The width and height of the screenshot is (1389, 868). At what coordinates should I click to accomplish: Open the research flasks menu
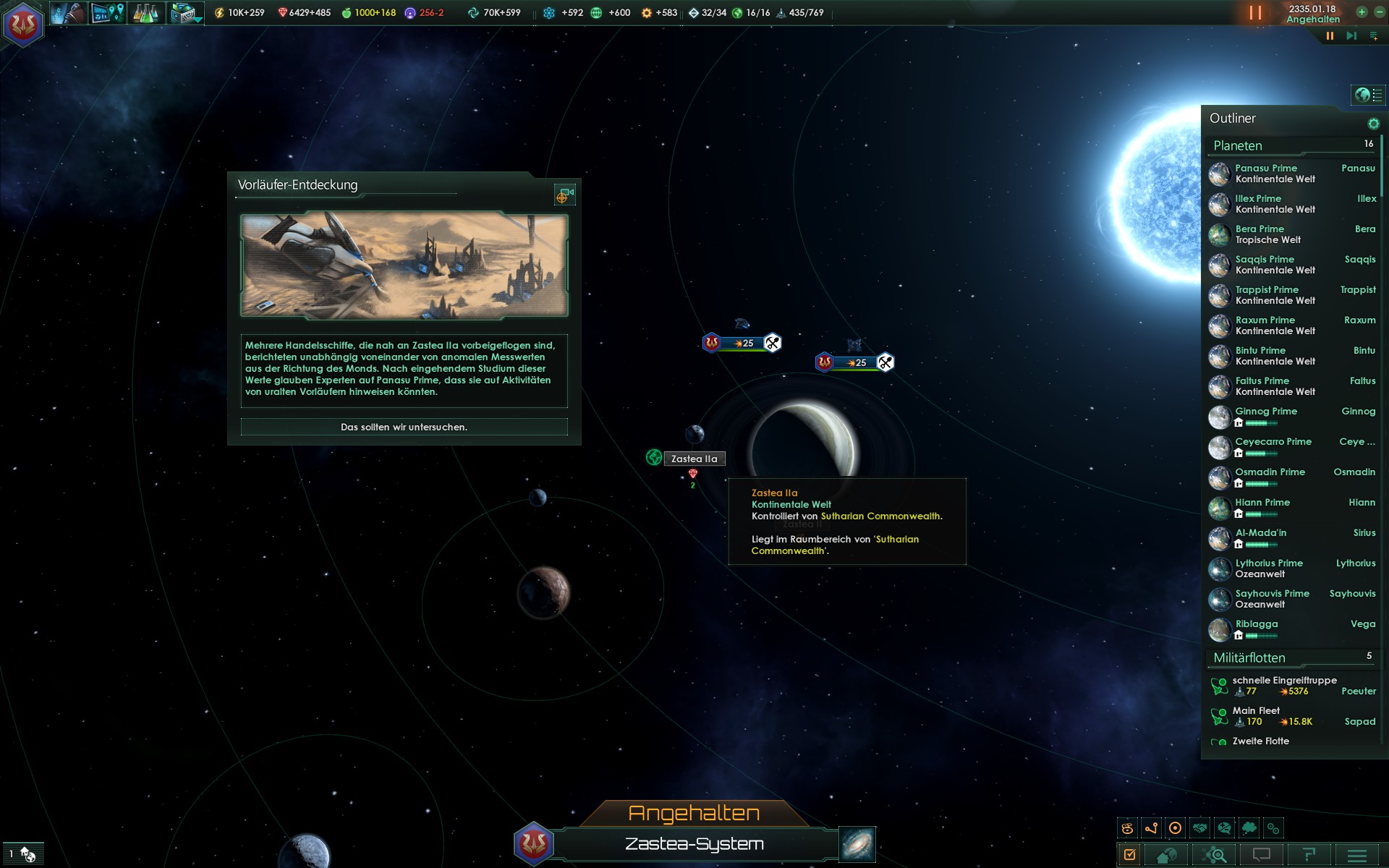click(x=145, y=13)
